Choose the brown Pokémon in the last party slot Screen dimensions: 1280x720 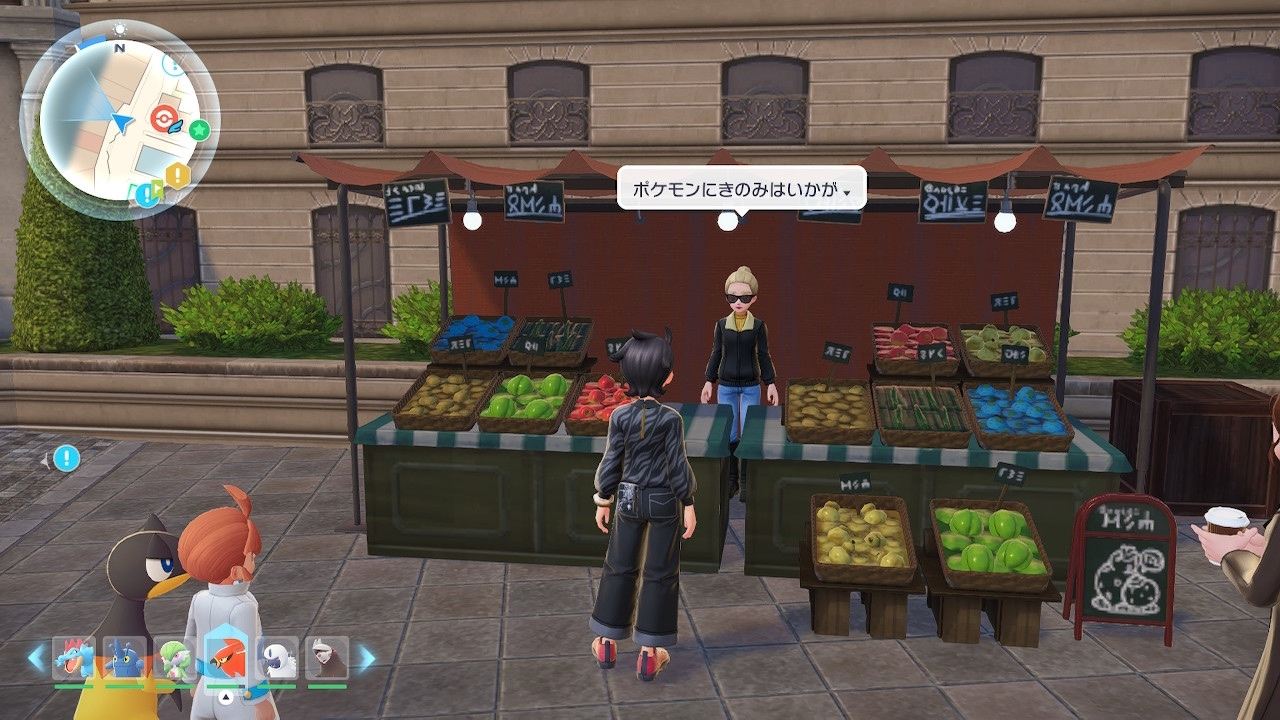[327, 658]
